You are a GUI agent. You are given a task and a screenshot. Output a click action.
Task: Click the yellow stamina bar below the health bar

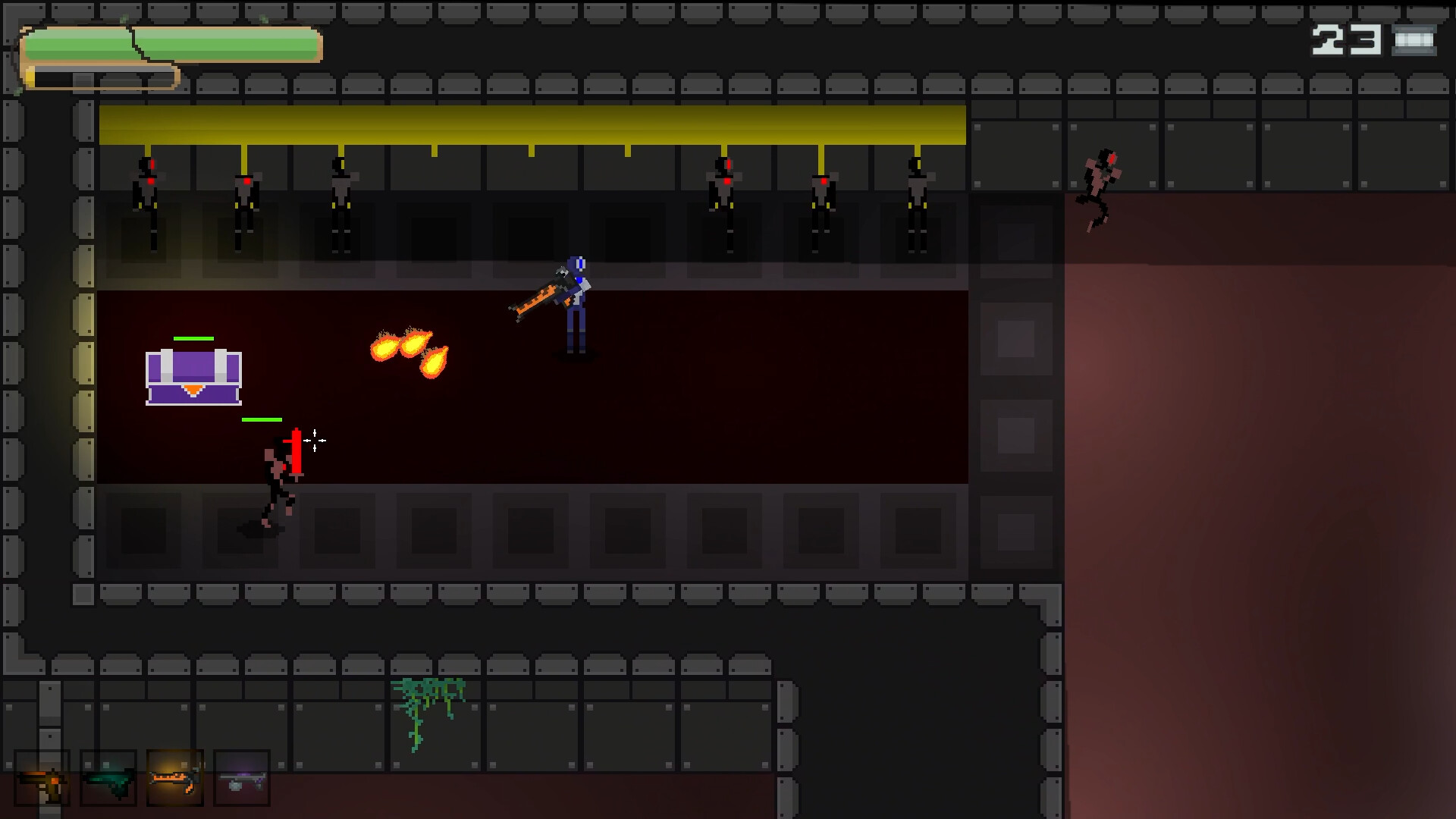(102, 74)
